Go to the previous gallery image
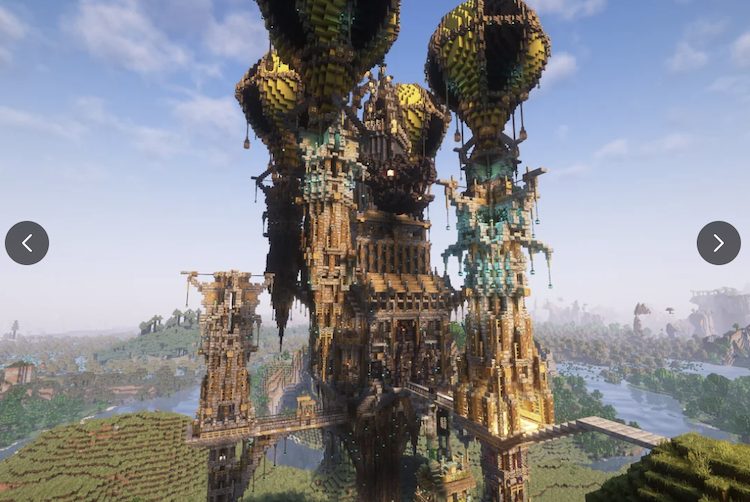Screen dimensions: 750x502 pos(27,243)
